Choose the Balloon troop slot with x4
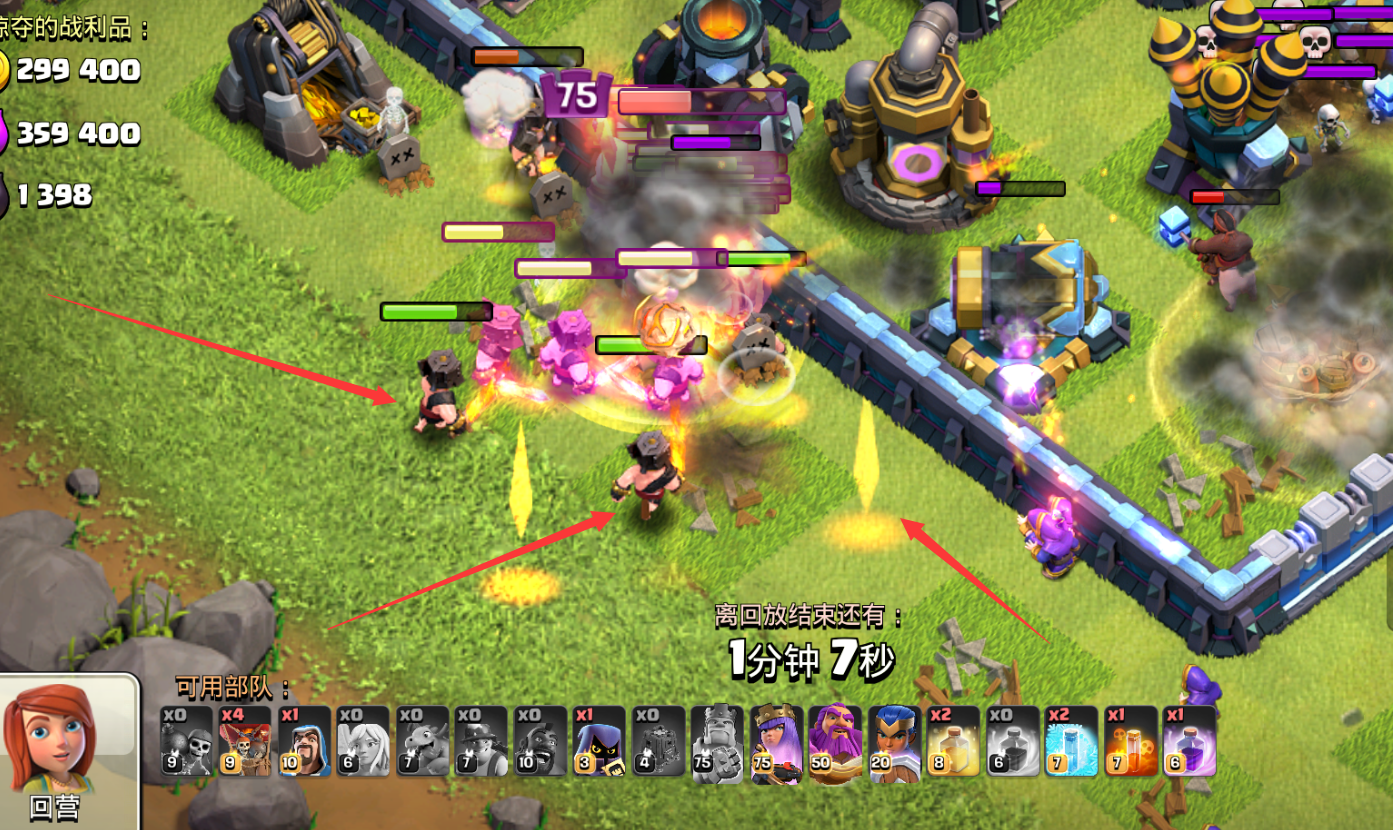This screenshot has width=1393, height=830. coord(245,741)
